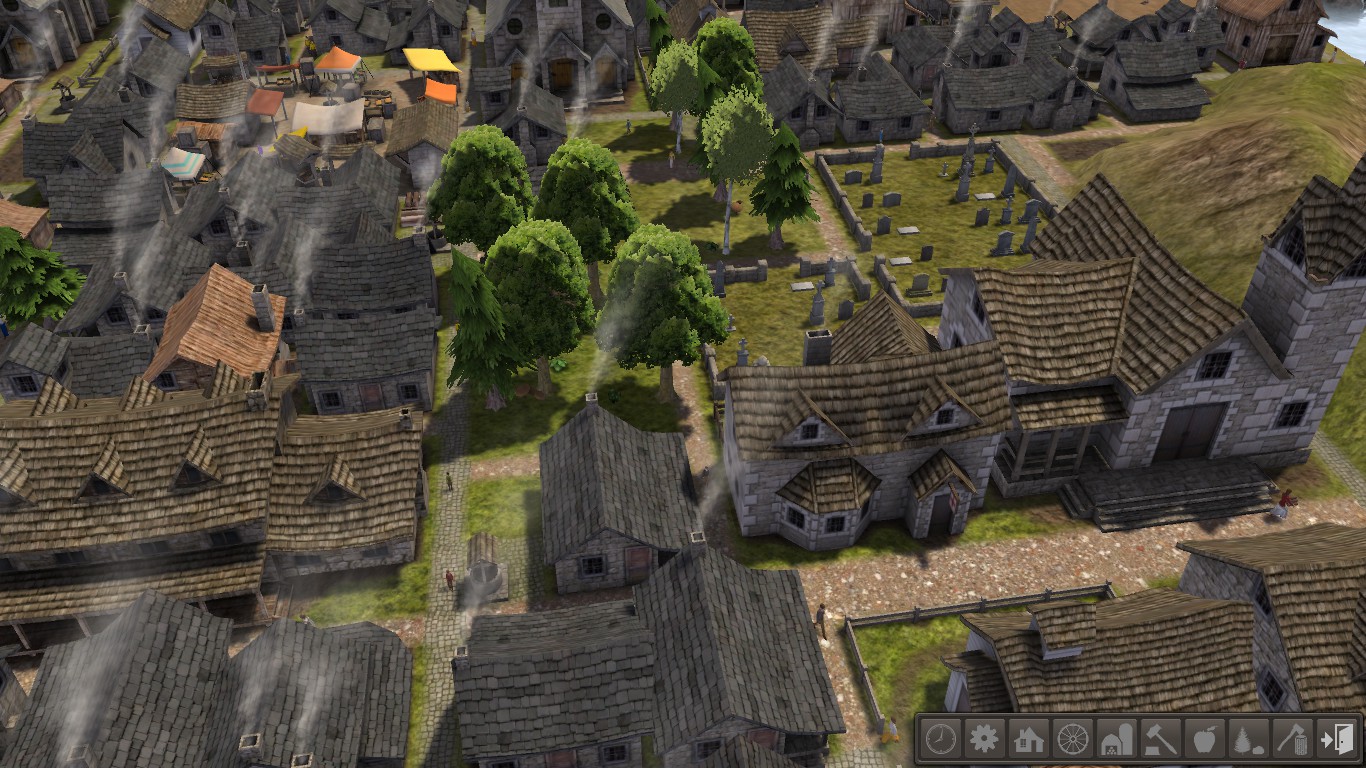
Task: Click the wagon wheel roads menu icon
Action: pos(1073,740)
